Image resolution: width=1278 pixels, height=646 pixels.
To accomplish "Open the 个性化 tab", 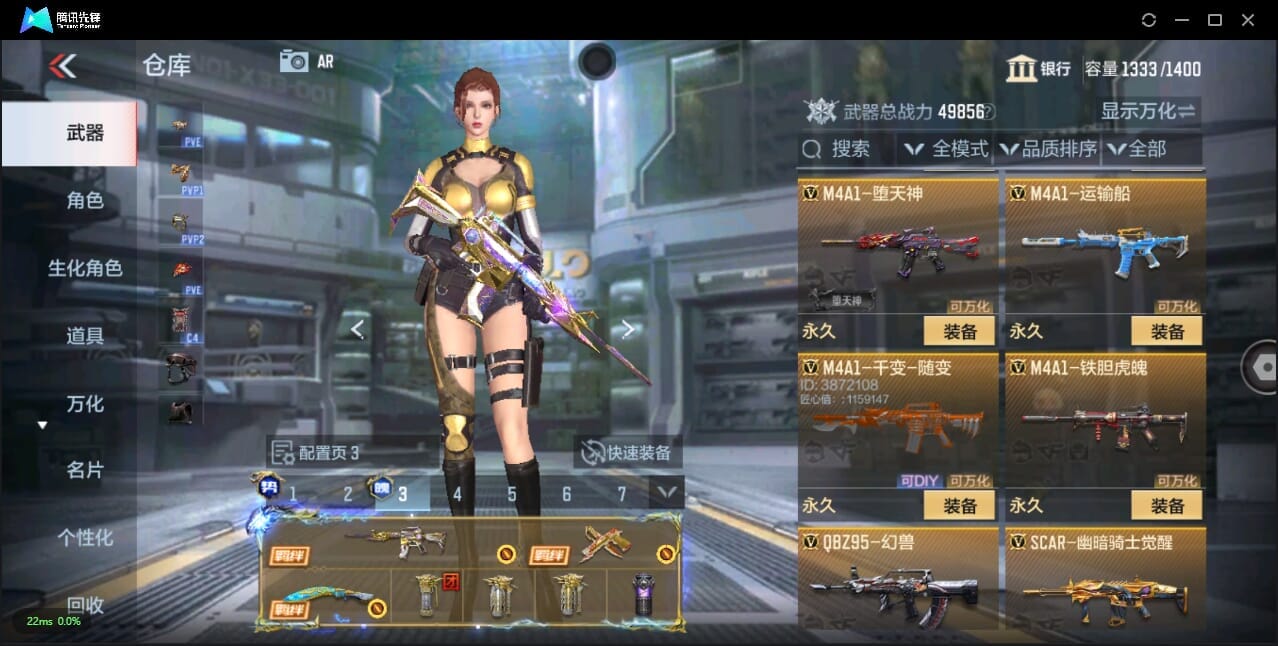I will click(84, 538).
